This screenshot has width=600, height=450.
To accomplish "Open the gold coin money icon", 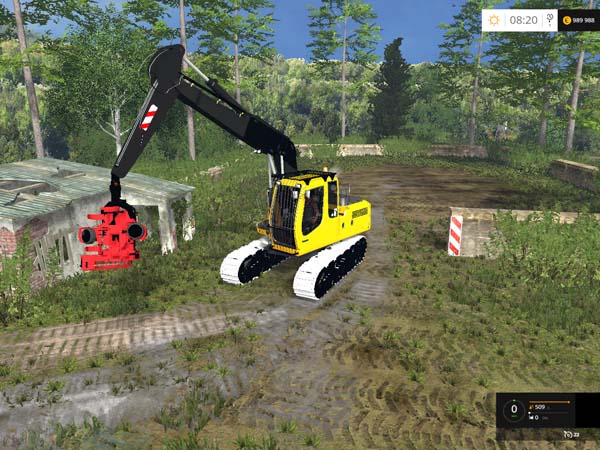I will pos(567,19).
